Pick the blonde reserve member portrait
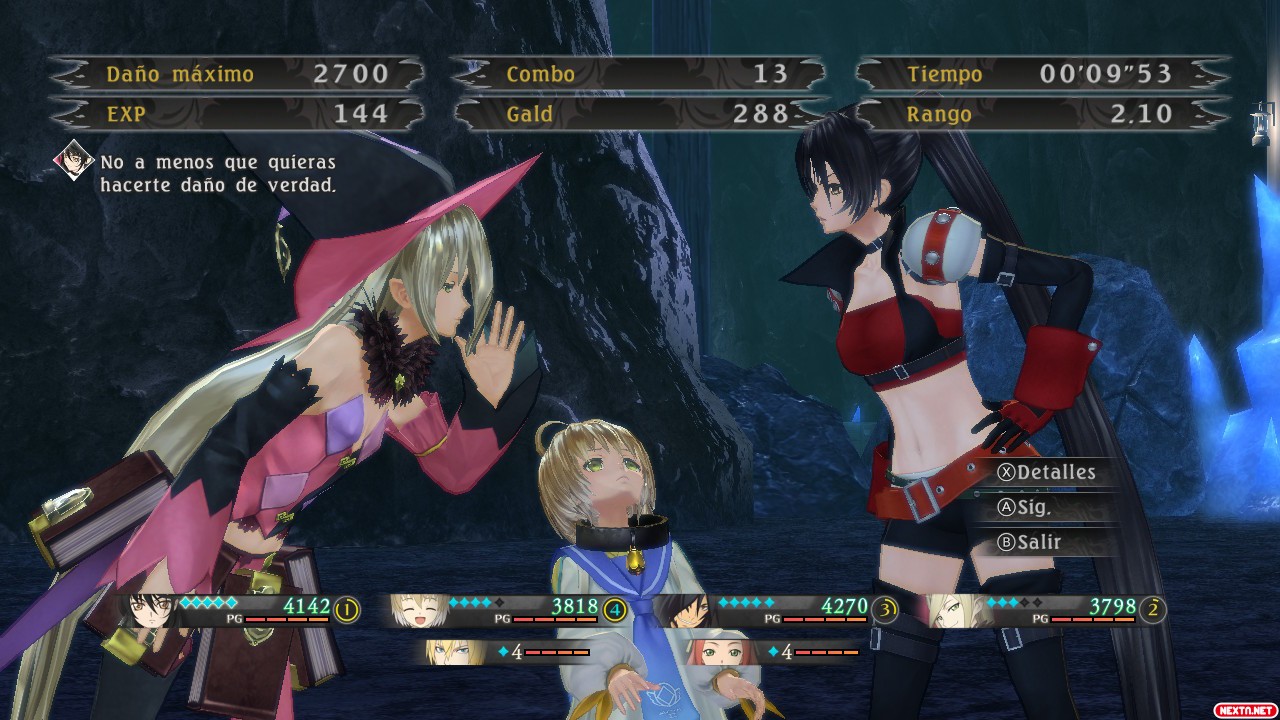Screen dimensions: 1280x720 tap(444, 652)
